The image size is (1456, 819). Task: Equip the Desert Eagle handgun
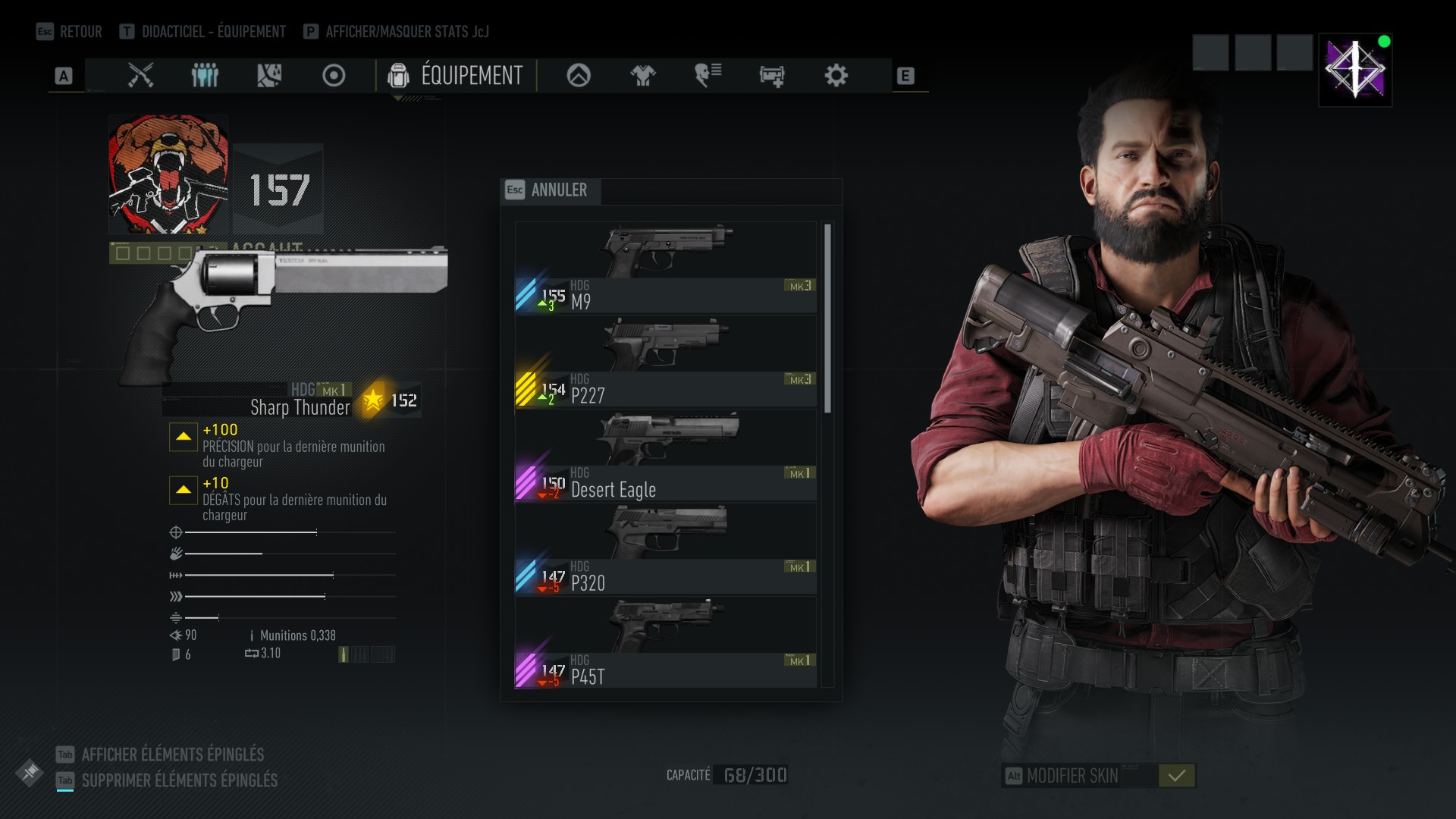[665, 456]
